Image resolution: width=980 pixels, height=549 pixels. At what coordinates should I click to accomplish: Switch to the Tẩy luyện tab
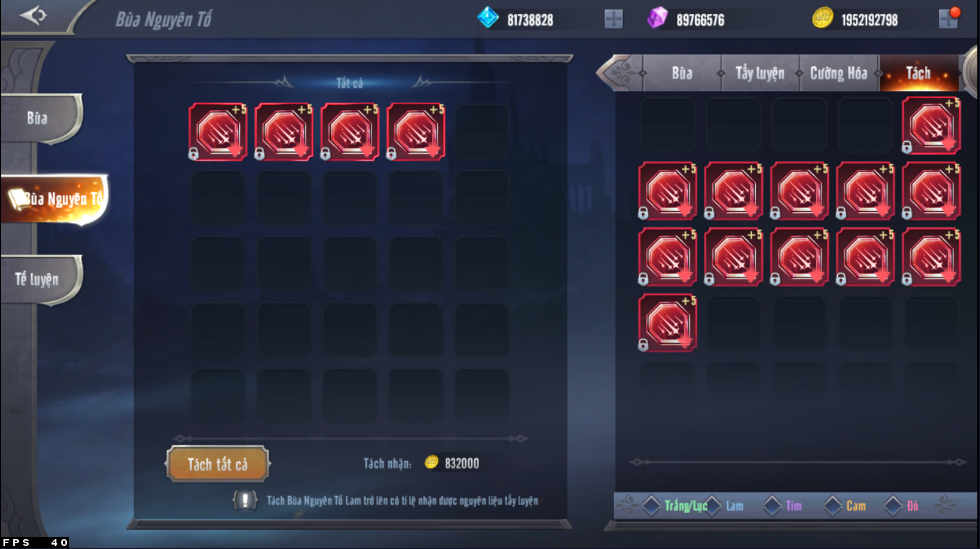click(760, 73)
